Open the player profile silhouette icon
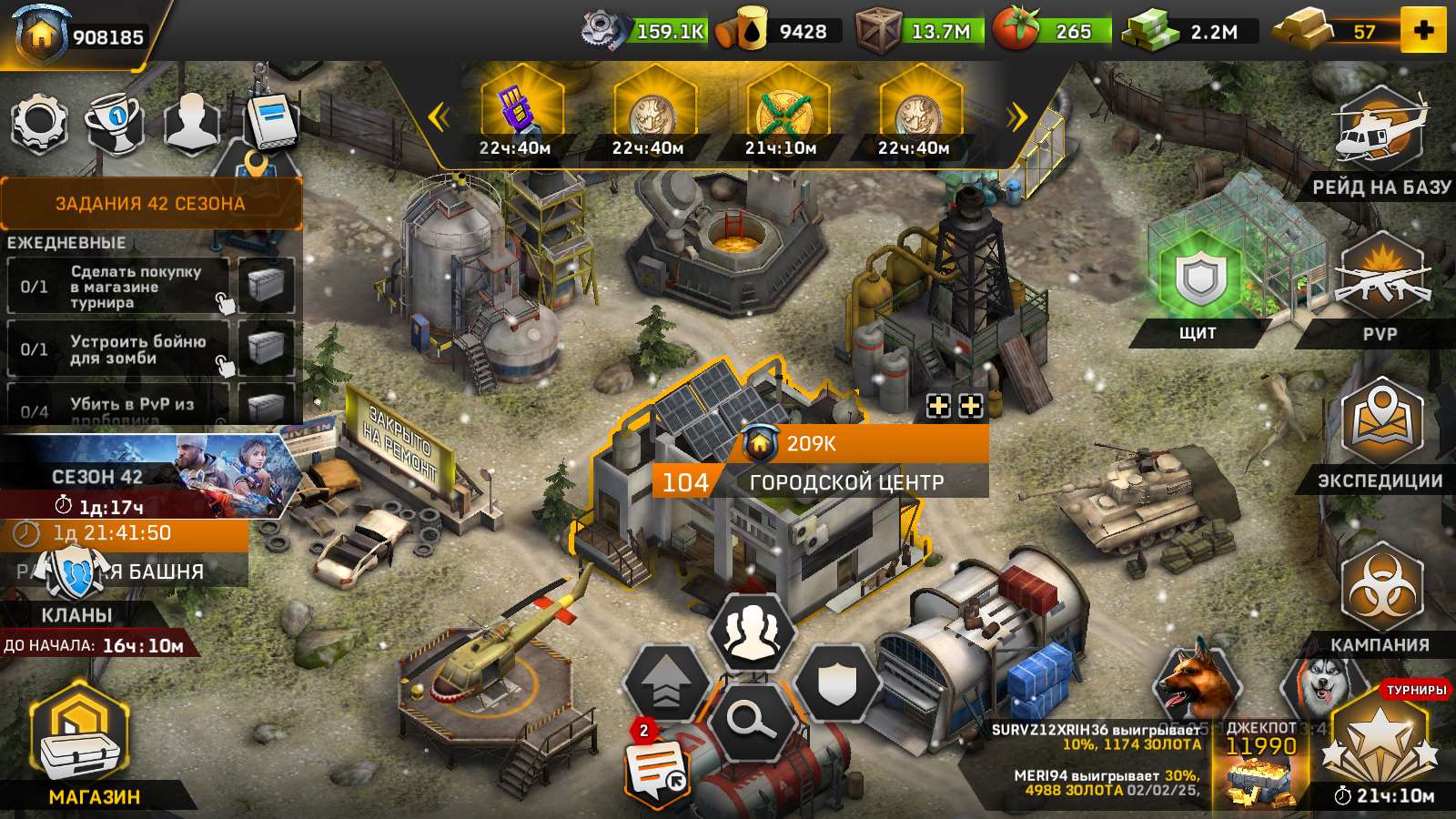 point(190,122)
